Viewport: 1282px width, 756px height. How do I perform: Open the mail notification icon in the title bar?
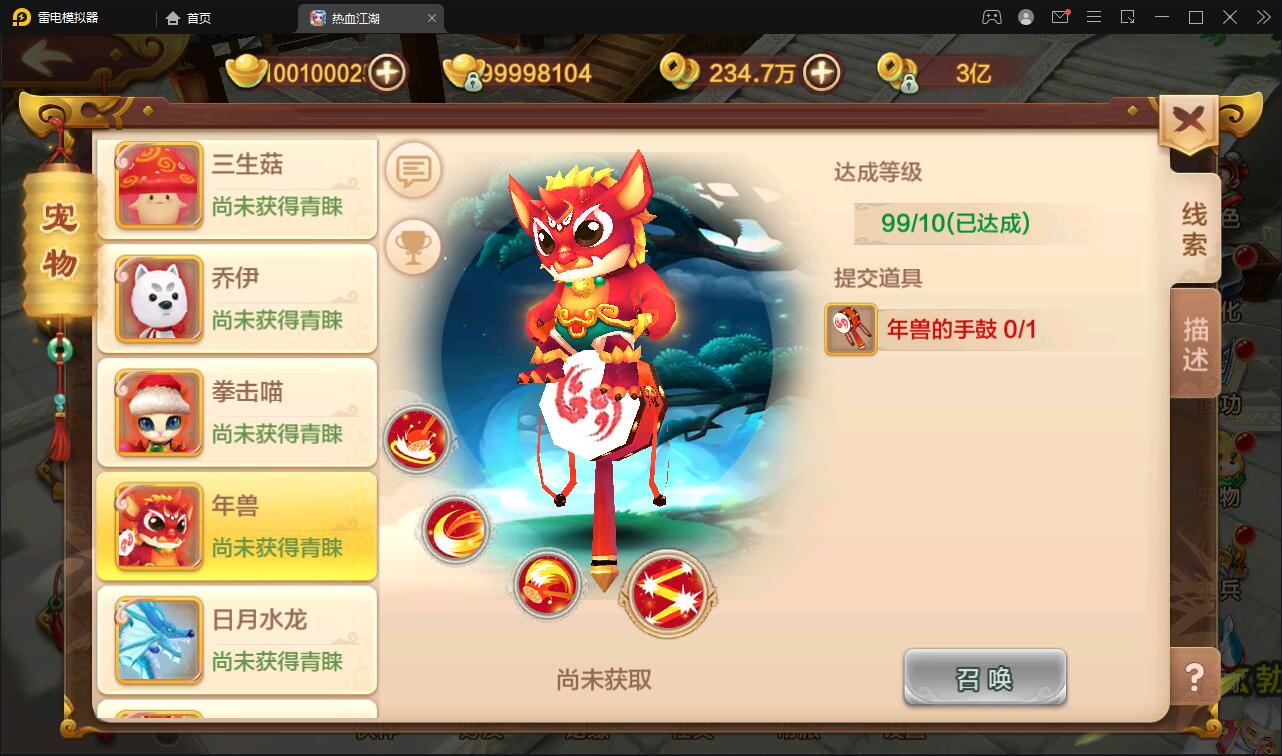click(x=1060, y=17)
